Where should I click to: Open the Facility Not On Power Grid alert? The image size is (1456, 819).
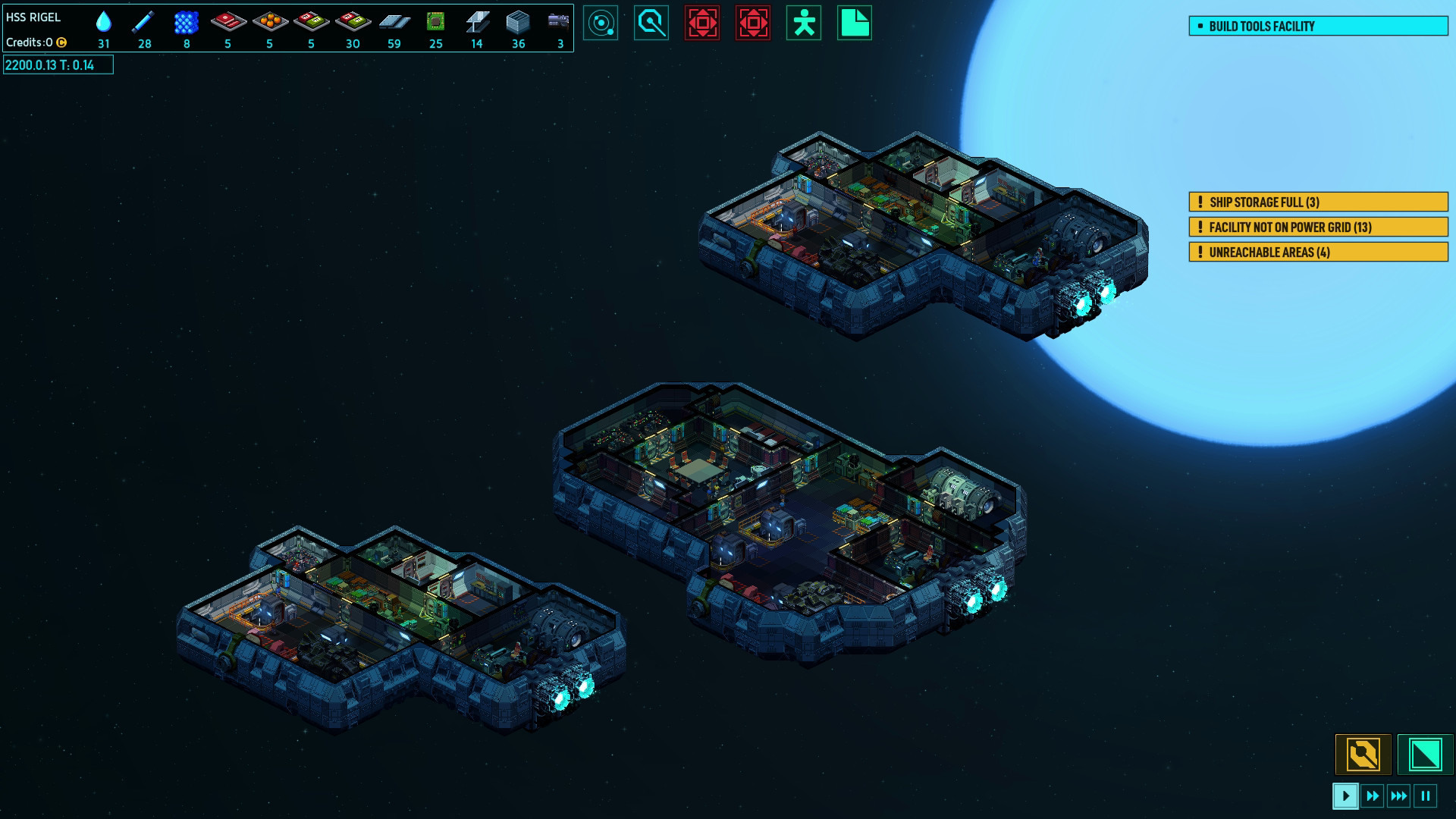1318,227
